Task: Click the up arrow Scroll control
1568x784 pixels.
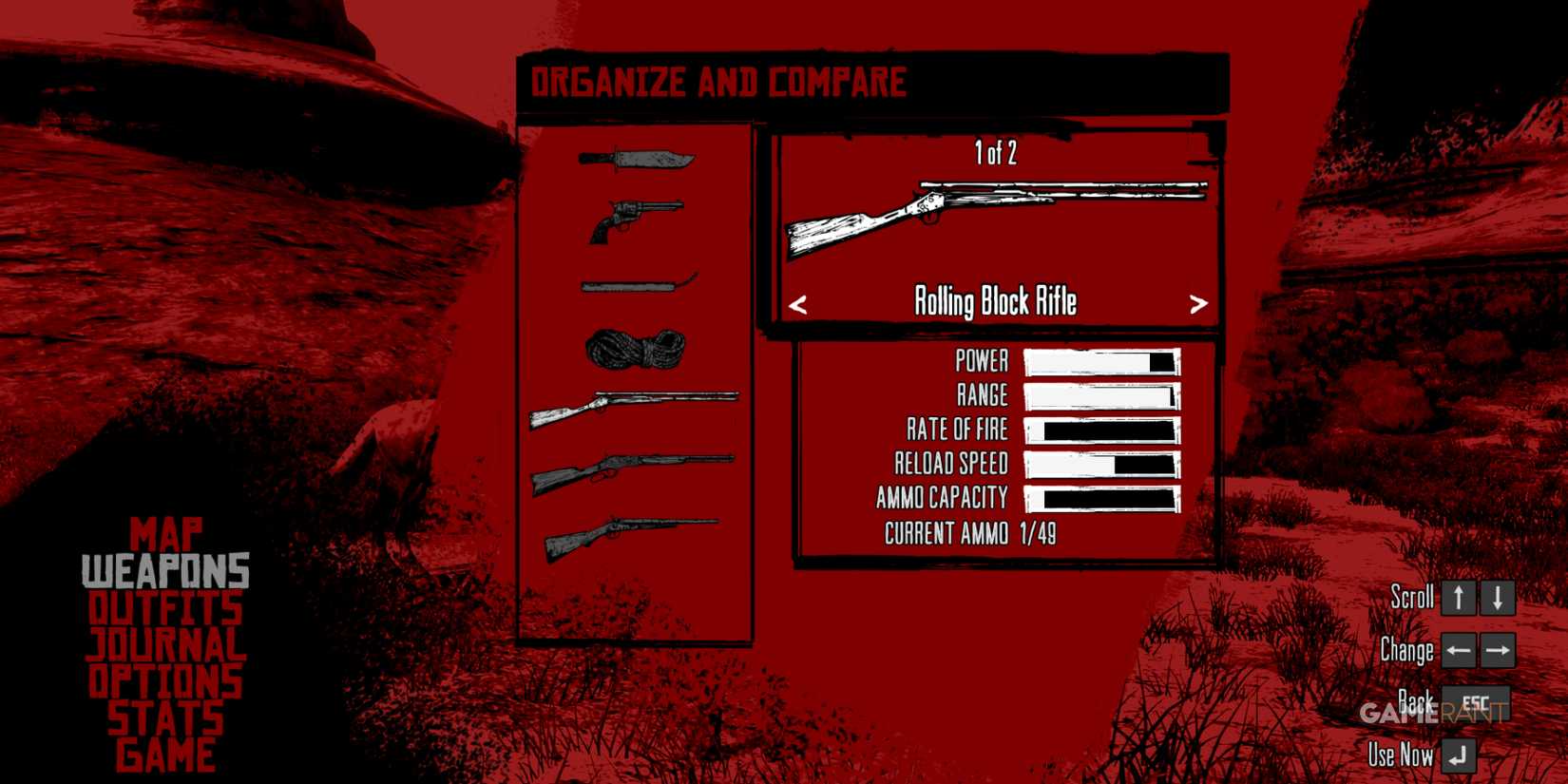Action: (x=1457, y=599)
